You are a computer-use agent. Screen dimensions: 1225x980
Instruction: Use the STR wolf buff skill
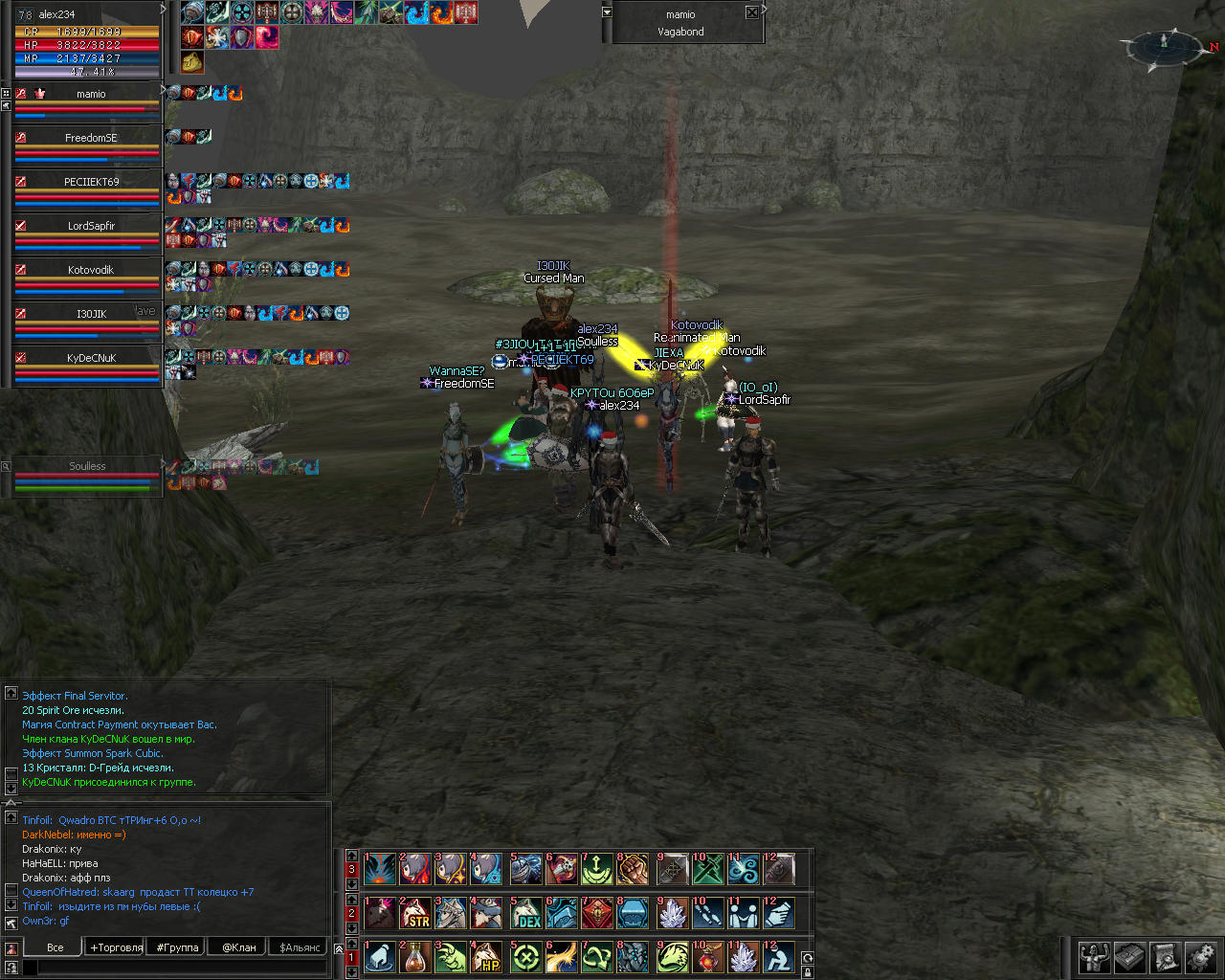point(415,914)
